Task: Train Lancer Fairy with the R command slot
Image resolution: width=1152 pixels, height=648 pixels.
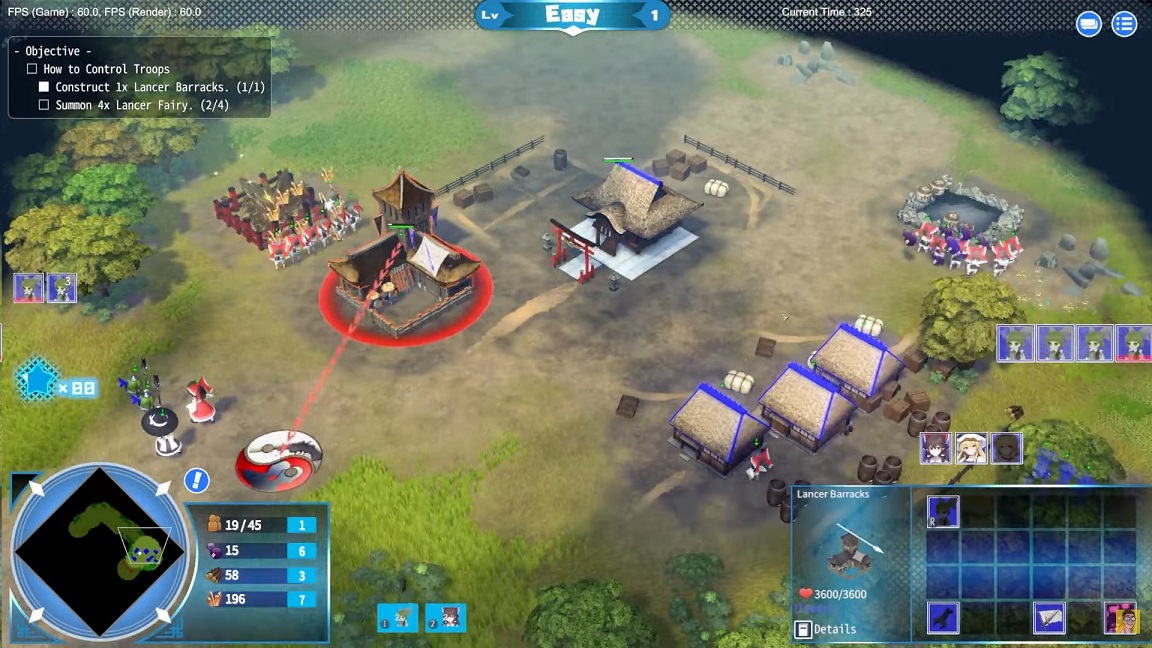Action: pos(943,511)
